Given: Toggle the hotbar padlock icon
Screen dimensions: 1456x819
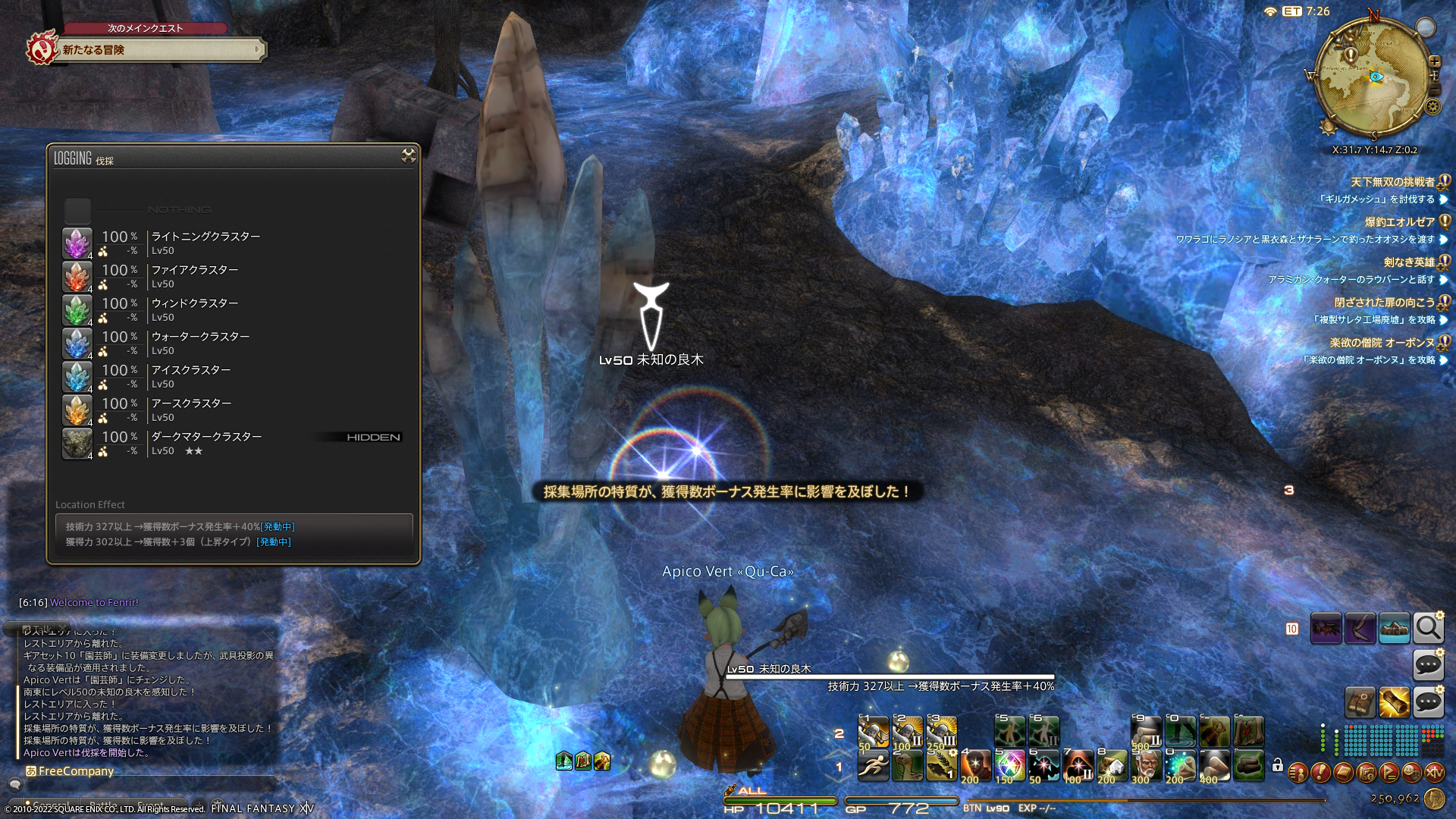Looking at the screenshot, I should (1278, 765).
